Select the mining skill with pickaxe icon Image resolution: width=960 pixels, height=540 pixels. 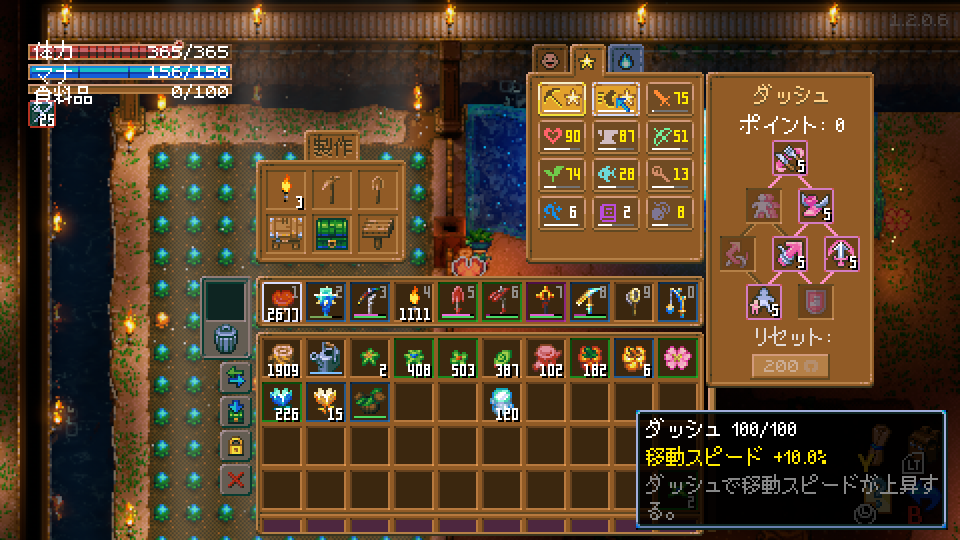tap(562, 99)
